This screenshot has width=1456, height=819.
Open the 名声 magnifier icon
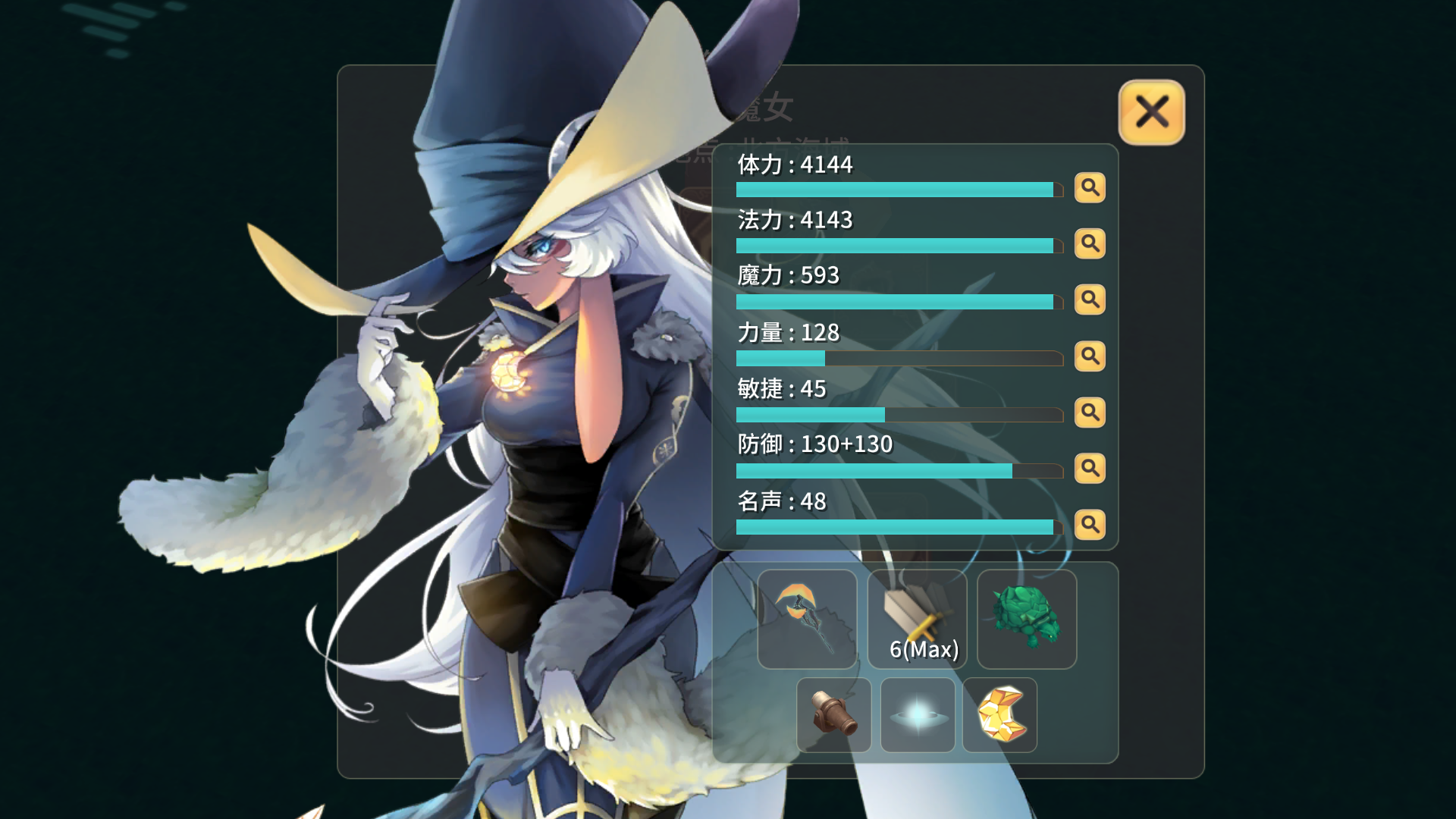click(1090, 525)
